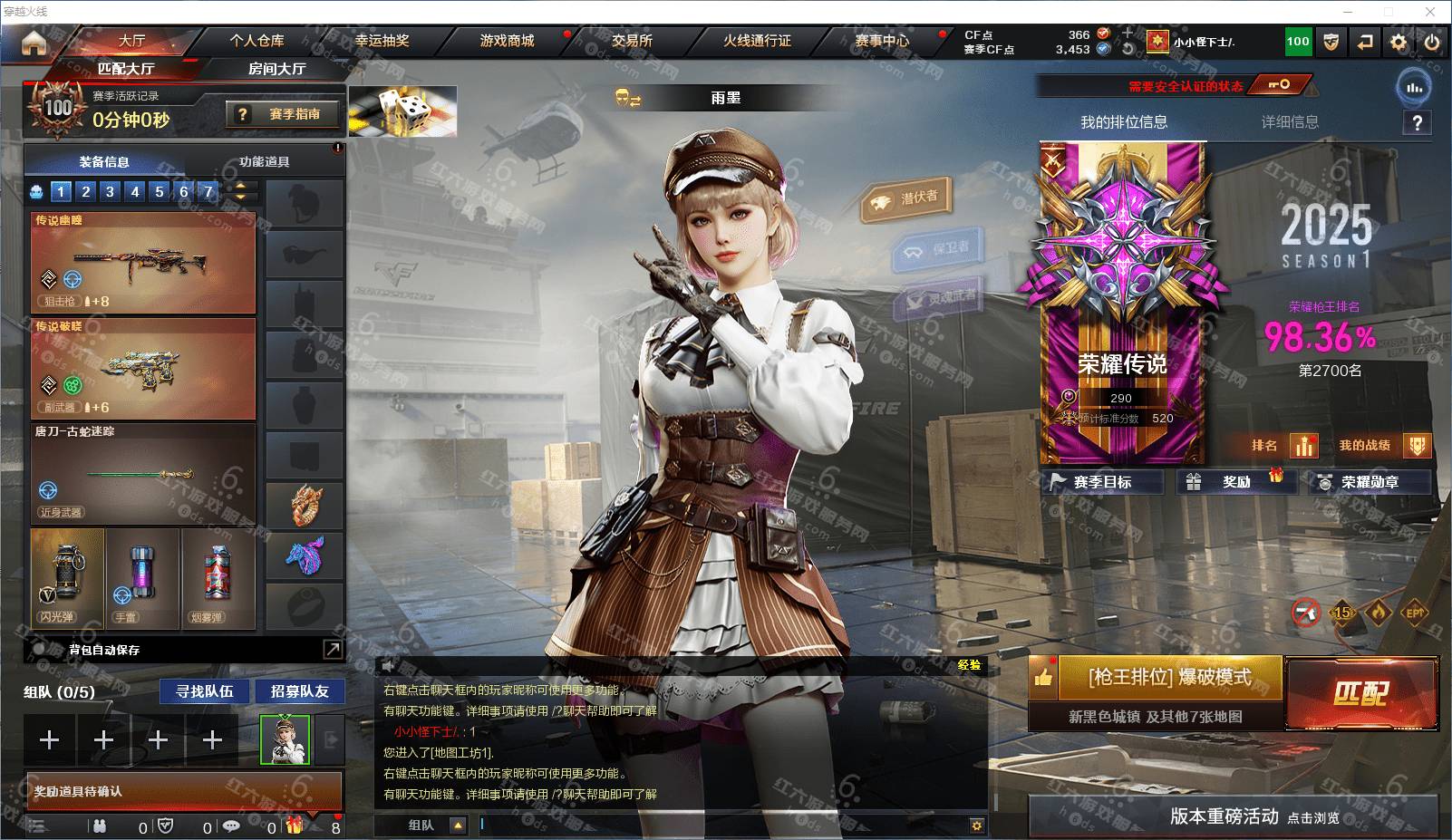
Task: Open settings via the gear icon
Action: click(1399, 42)
